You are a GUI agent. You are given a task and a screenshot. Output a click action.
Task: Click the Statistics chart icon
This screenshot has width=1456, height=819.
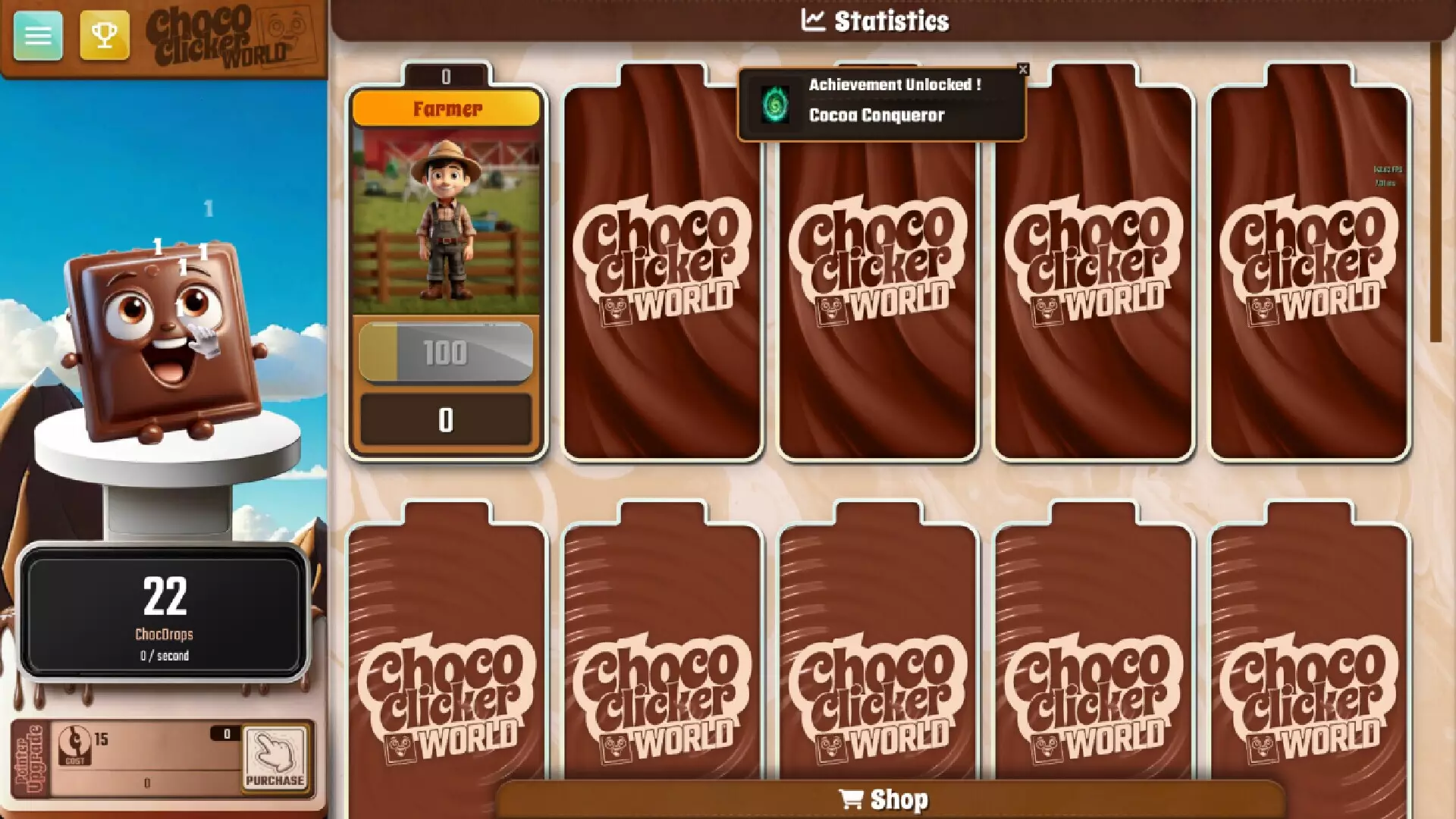coord(813,20)
